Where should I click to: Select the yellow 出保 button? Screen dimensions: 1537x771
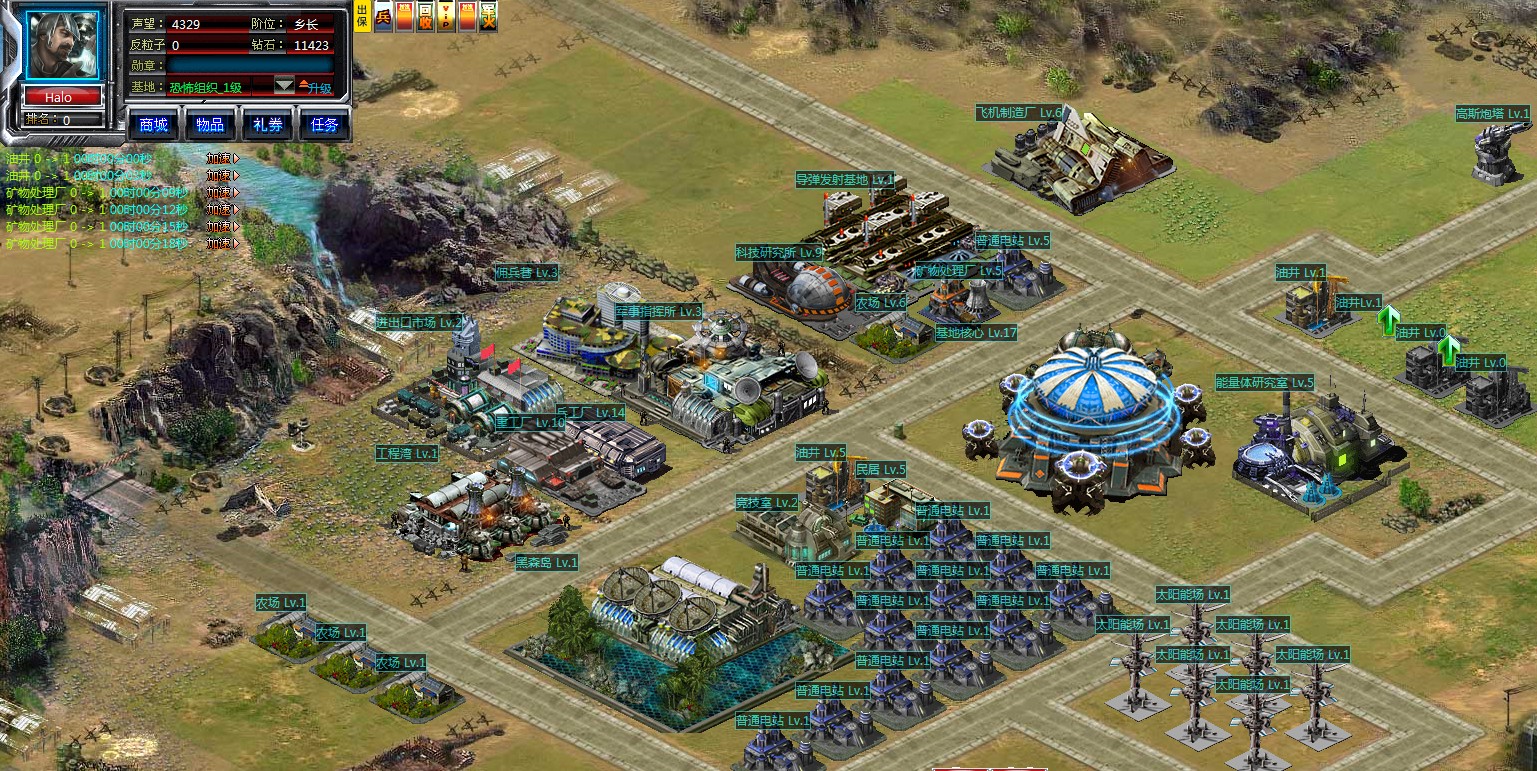[x=362, y=17]
